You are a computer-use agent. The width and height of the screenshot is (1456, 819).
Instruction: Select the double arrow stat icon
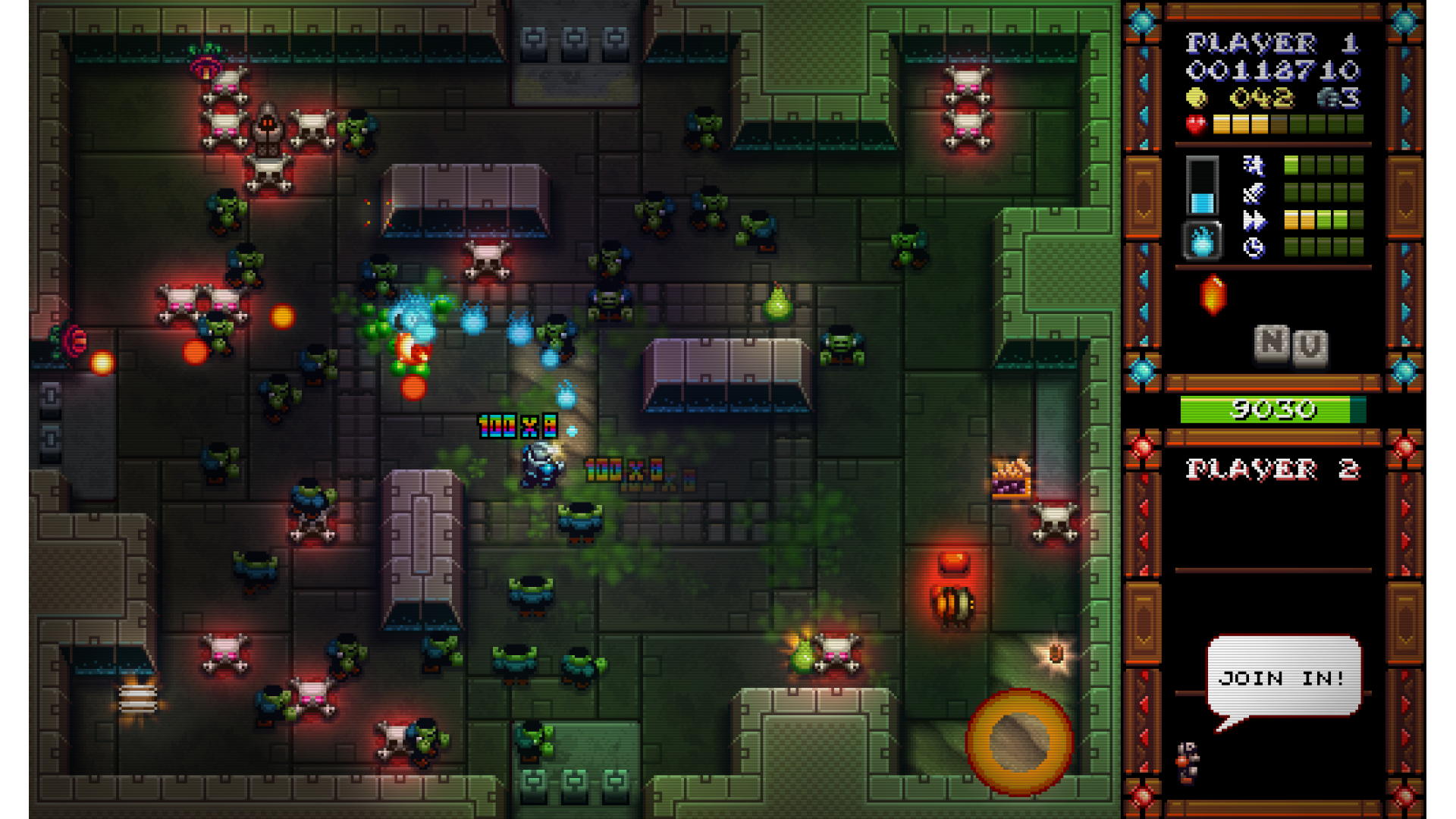coord(1254,221)
